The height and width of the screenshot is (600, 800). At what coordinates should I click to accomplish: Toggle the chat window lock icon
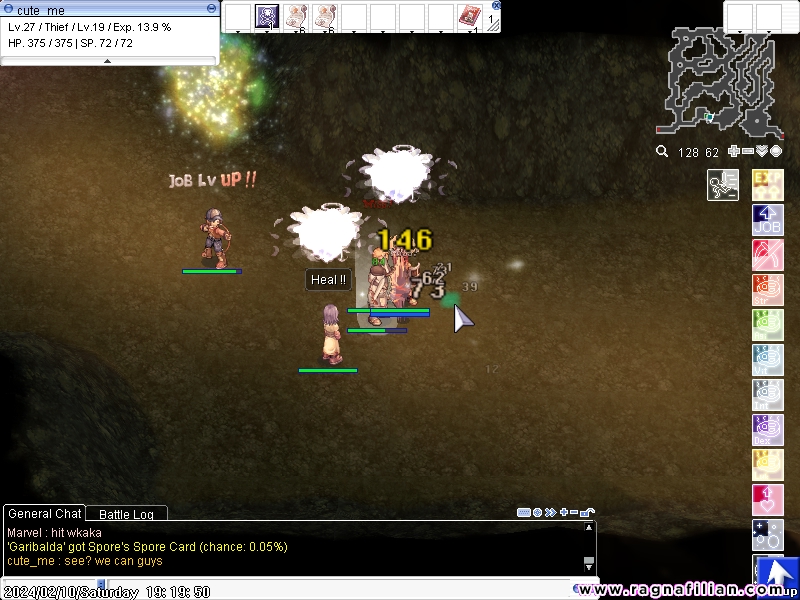coord(587,512)
